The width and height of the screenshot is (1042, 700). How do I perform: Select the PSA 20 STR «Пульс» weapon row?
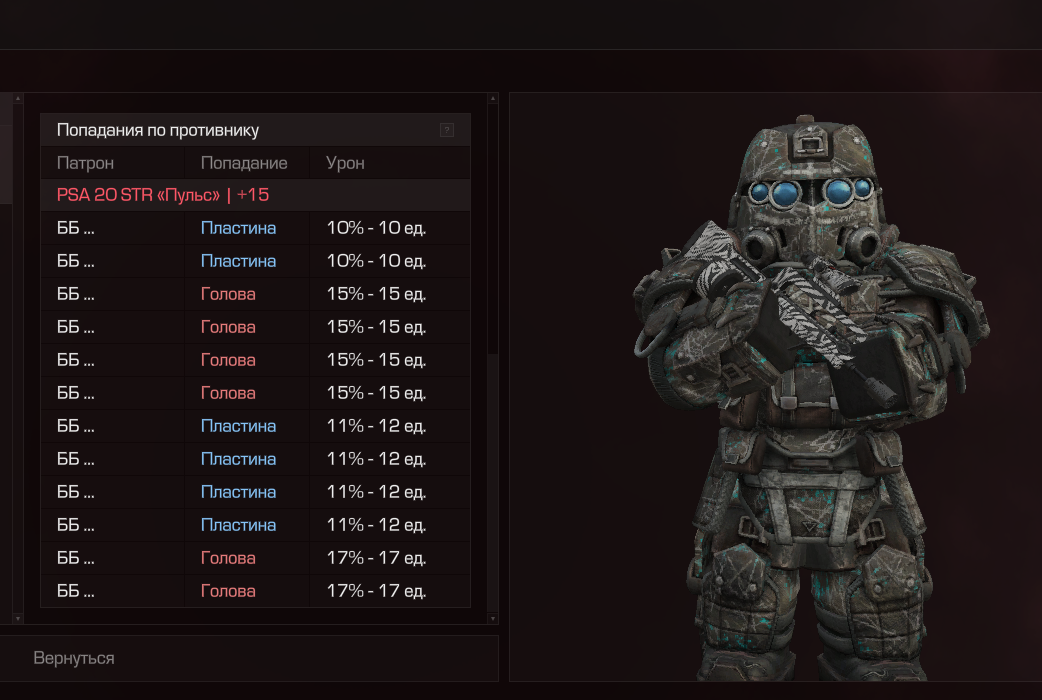click(163, 195)
